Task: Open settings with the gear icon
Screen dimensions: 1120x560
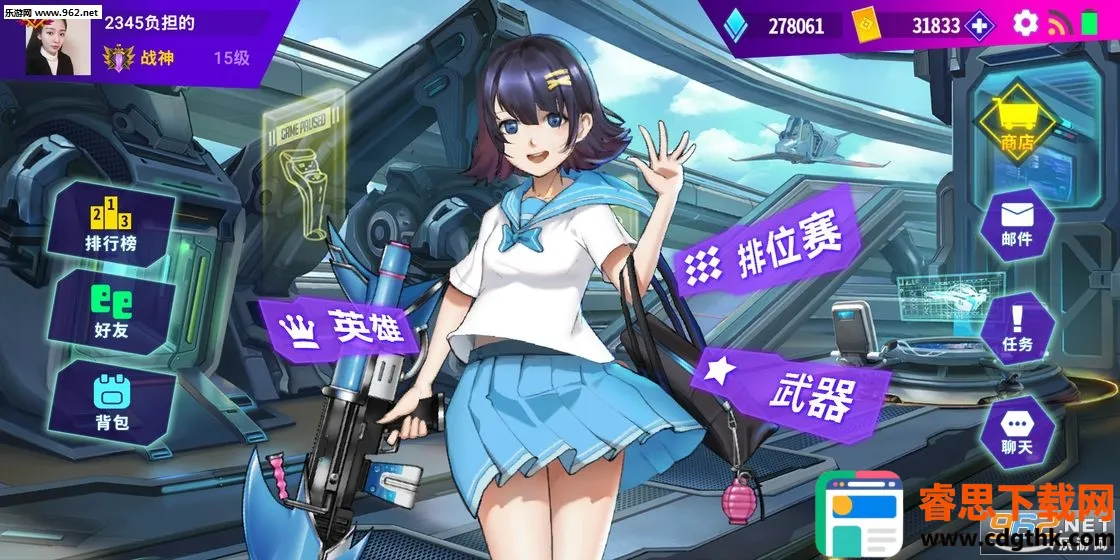Action: (x=1025, y=24)
